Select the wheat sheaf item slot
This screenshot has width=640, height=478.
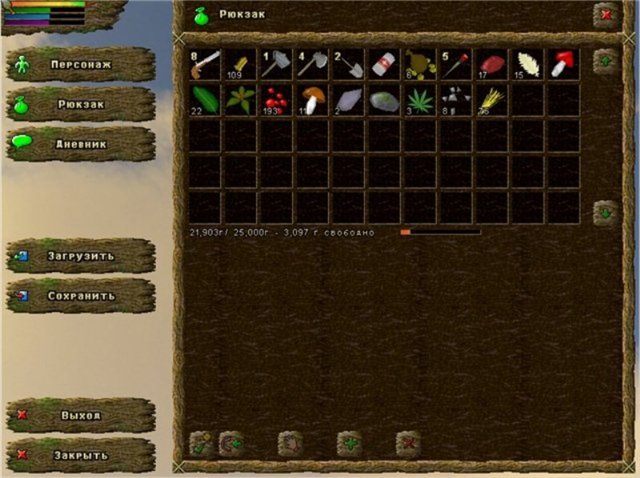tap(491, 99)
